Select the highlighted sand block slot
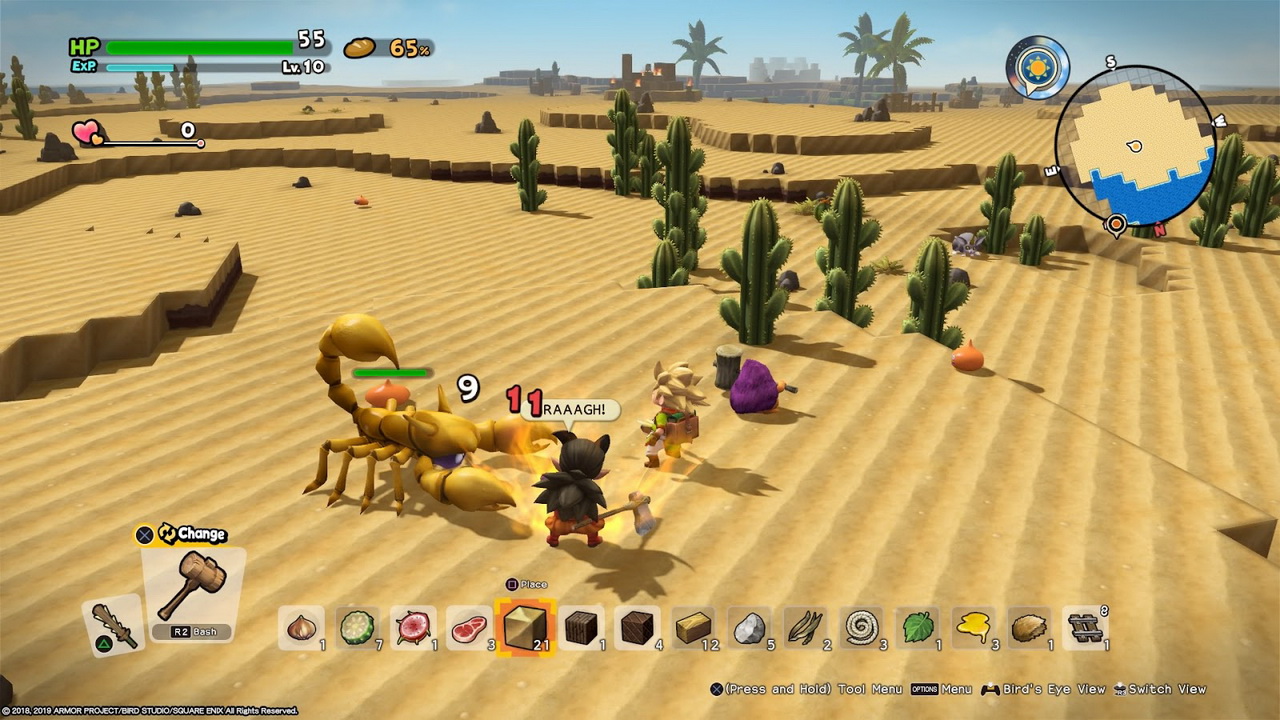The image size is (1280, 720). click(525, 628)
